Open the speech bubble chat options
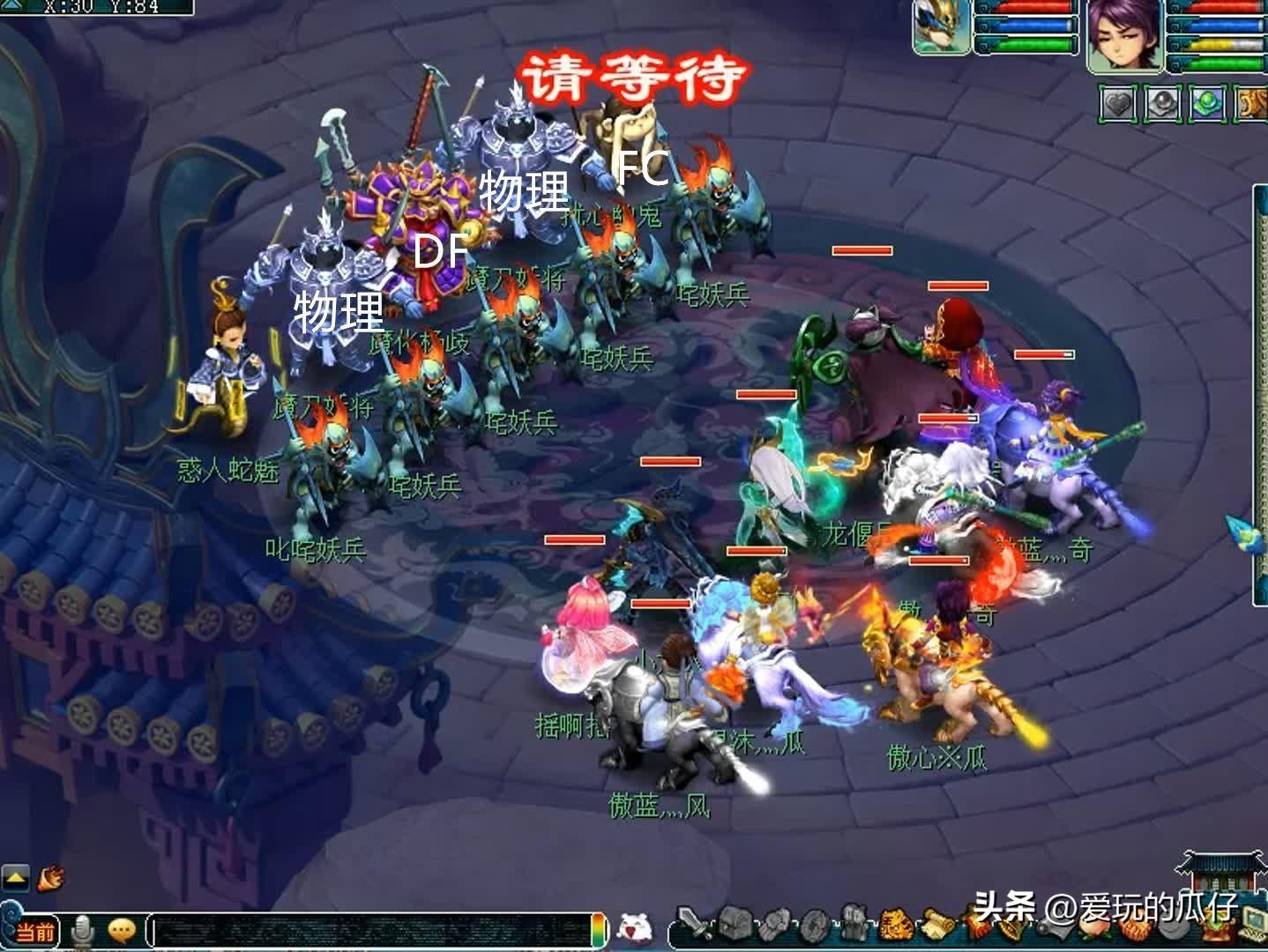Screen dimensions: 1268x952 (x=121, y=929)
